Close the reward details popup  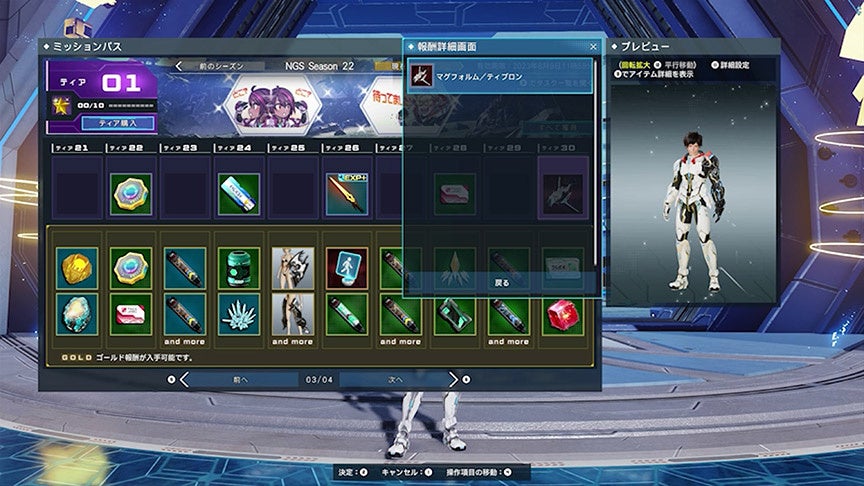click(592, 47)
